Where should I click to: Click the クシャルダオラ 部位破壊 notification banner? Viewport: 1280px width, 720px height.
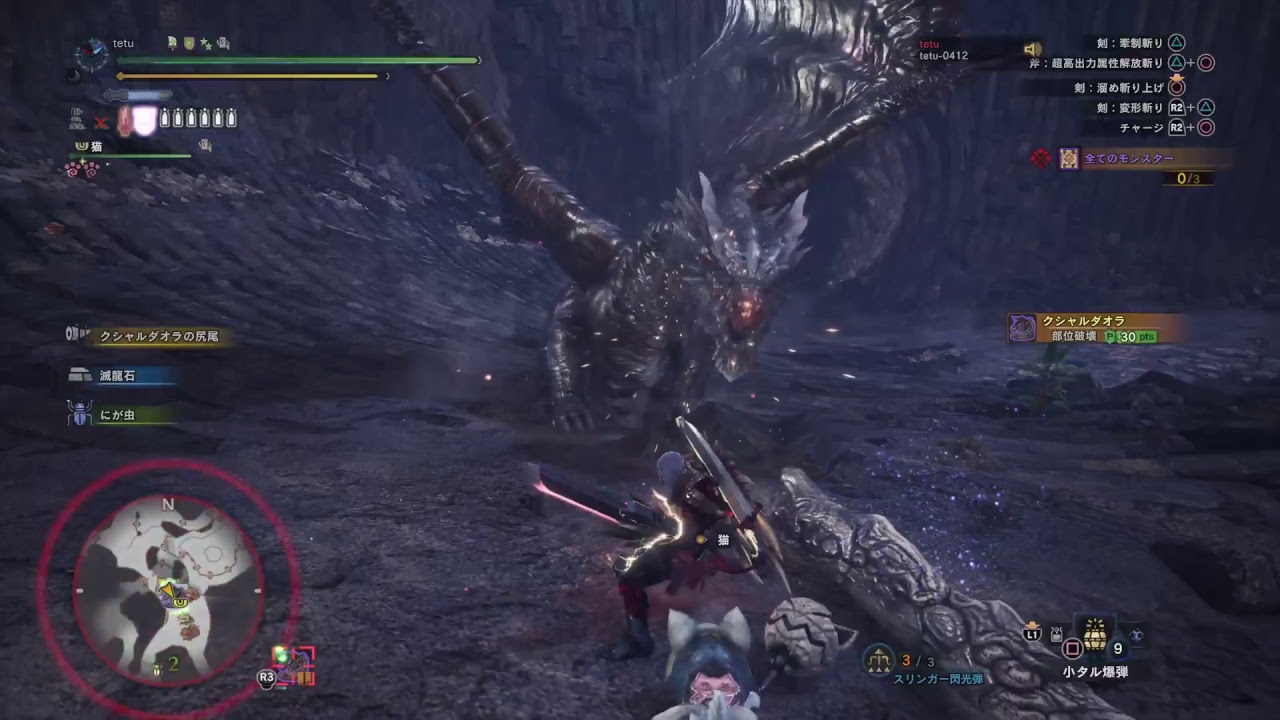click(x=1095, y=328)
